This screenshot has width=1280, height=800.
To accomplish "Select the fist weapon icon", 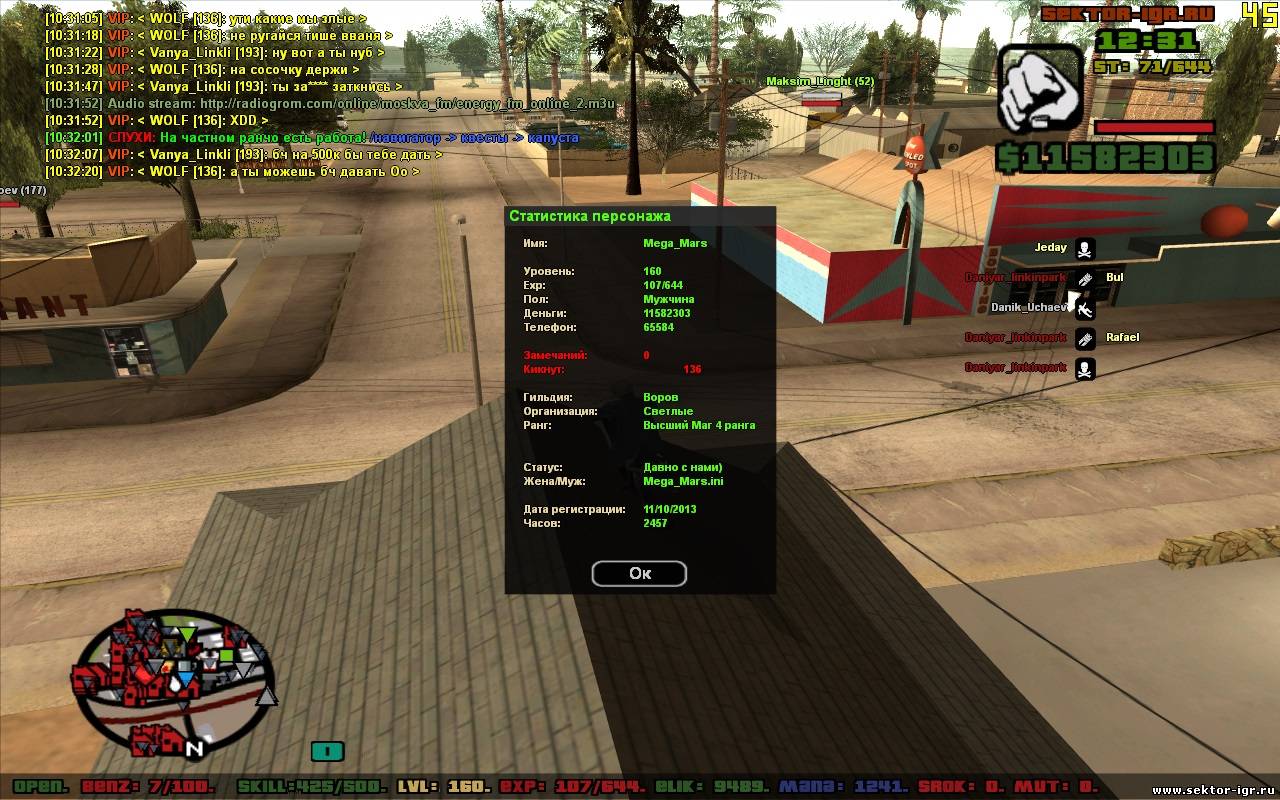I will point(1039,88).
